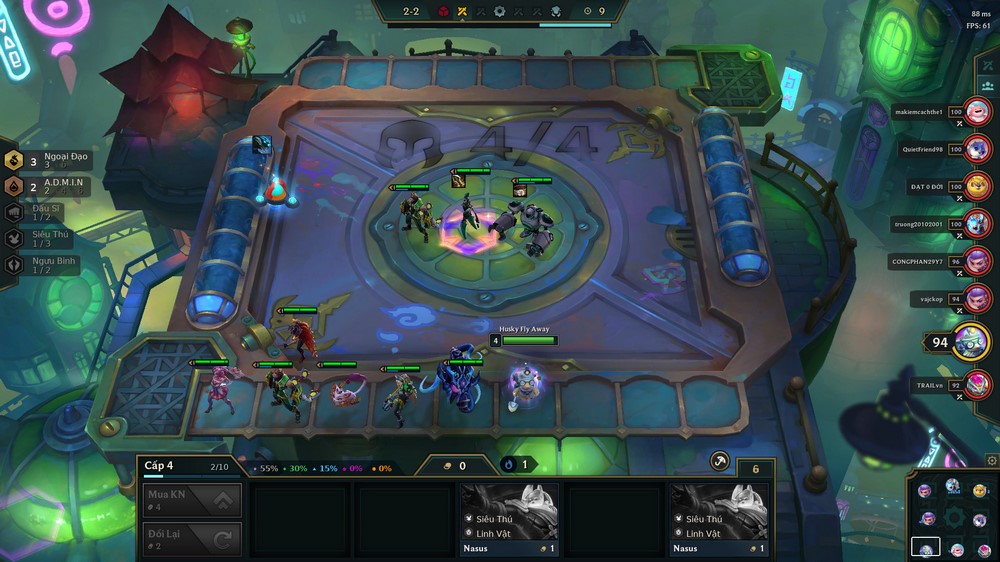
Task: Open the settings gear above the minimap
Action: (x=991, y=460)
